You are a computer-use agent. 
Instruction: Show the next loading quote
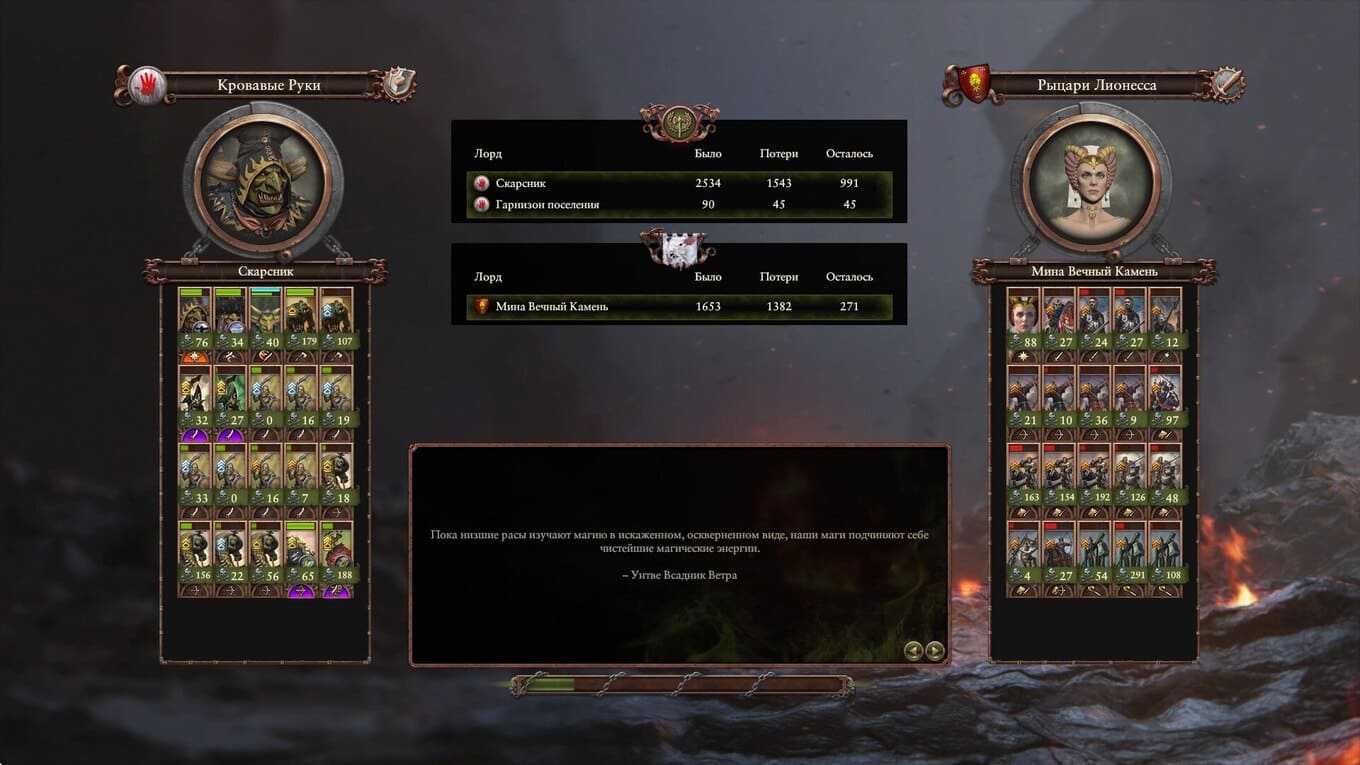[x=935, y=651]
